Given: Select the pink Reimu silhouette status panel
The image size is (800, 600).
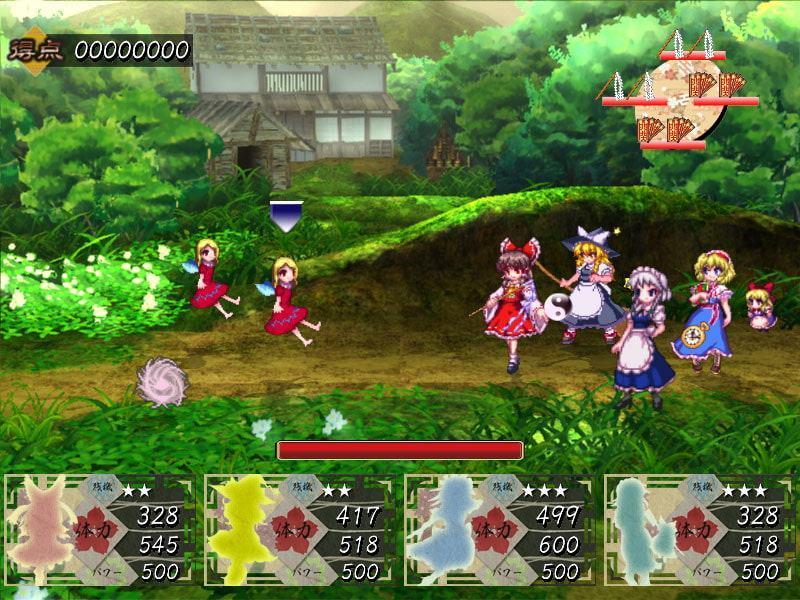Looking at the screenshot, I should 97,529.
